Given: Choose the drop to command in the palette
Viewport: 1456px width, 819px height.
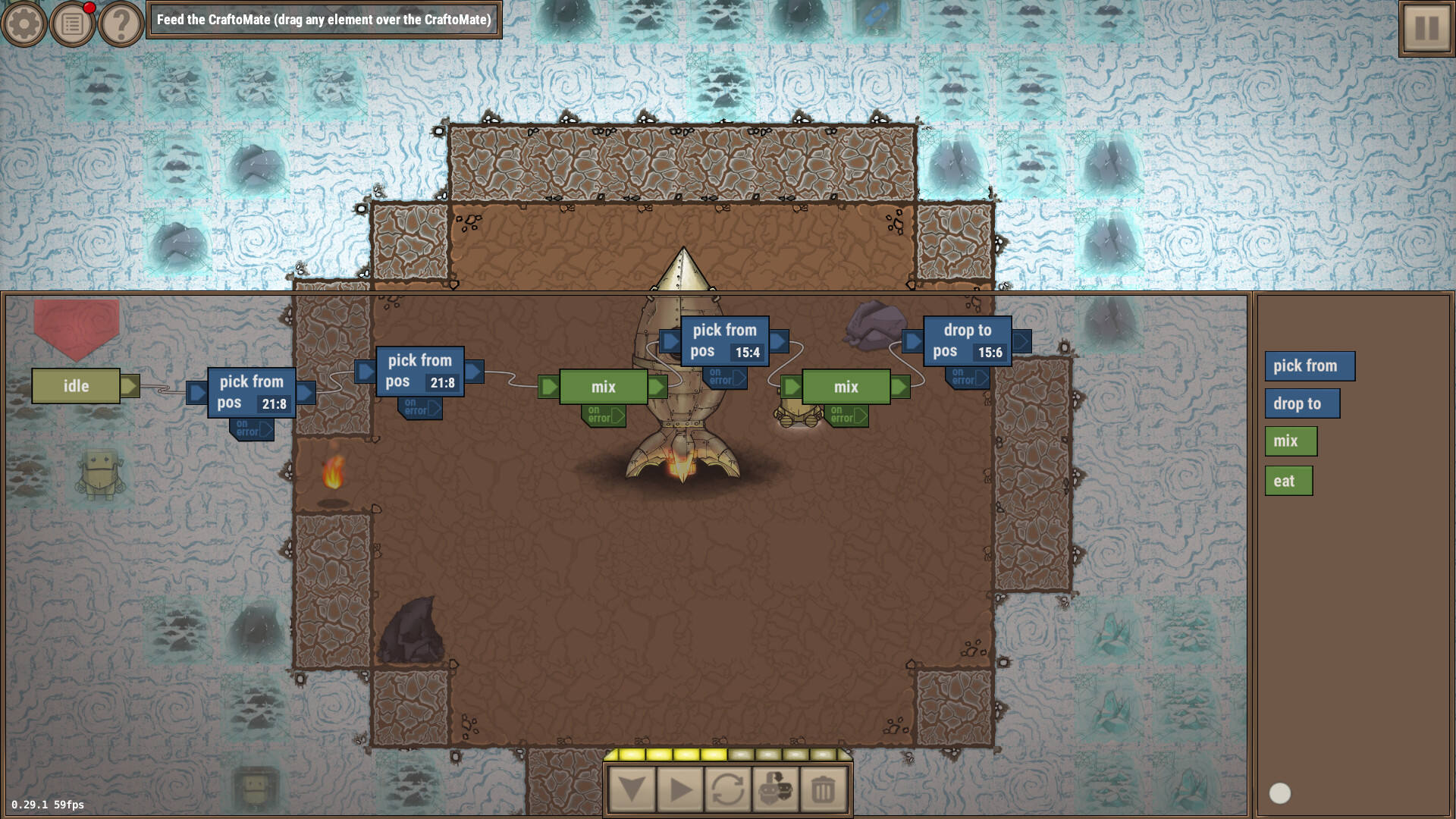Looking at the screenshot, I should pyautogui.click(x=1301, y=403).
